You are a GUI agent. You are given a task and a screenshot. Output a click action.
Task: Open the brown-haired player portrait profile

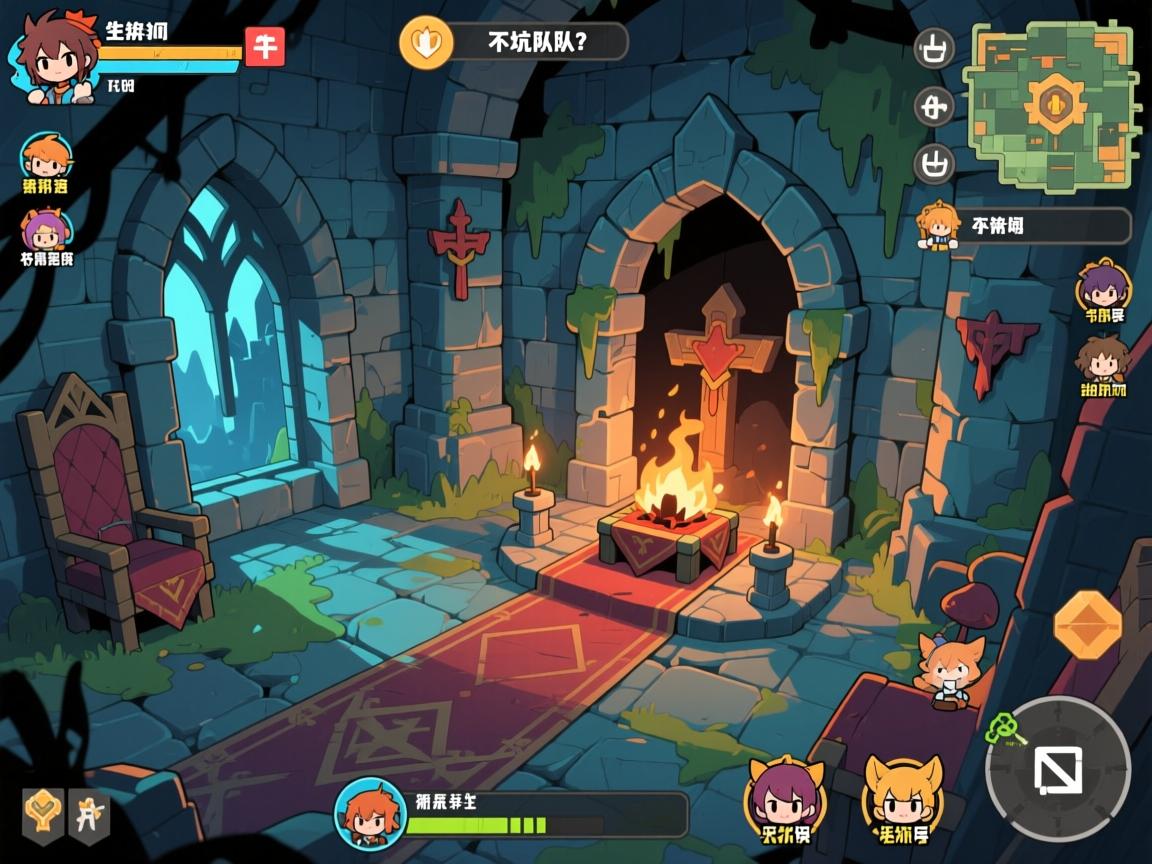click(54, 58)
